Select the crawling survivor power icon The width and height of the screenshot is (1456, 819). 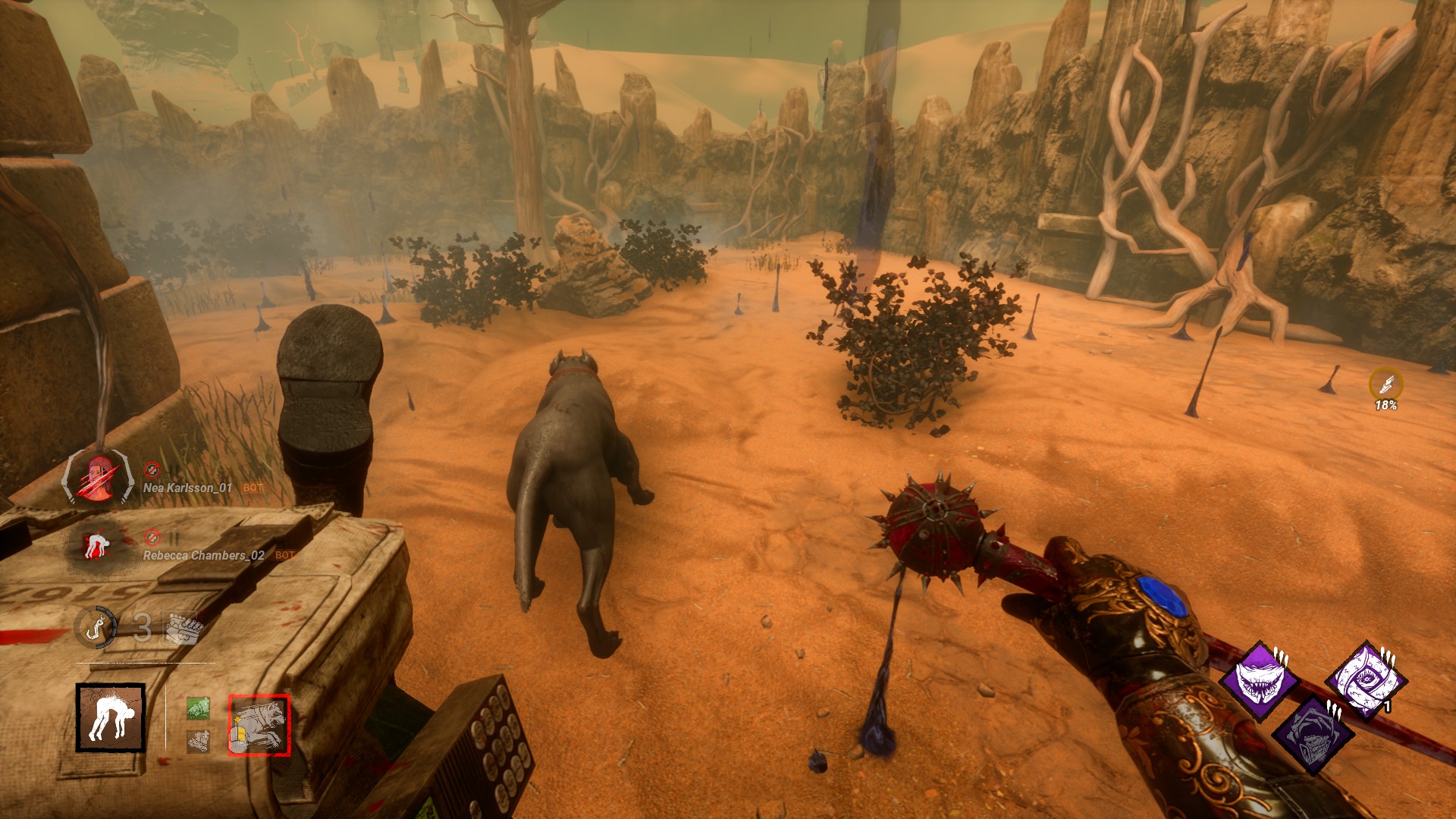coord(110,717)
